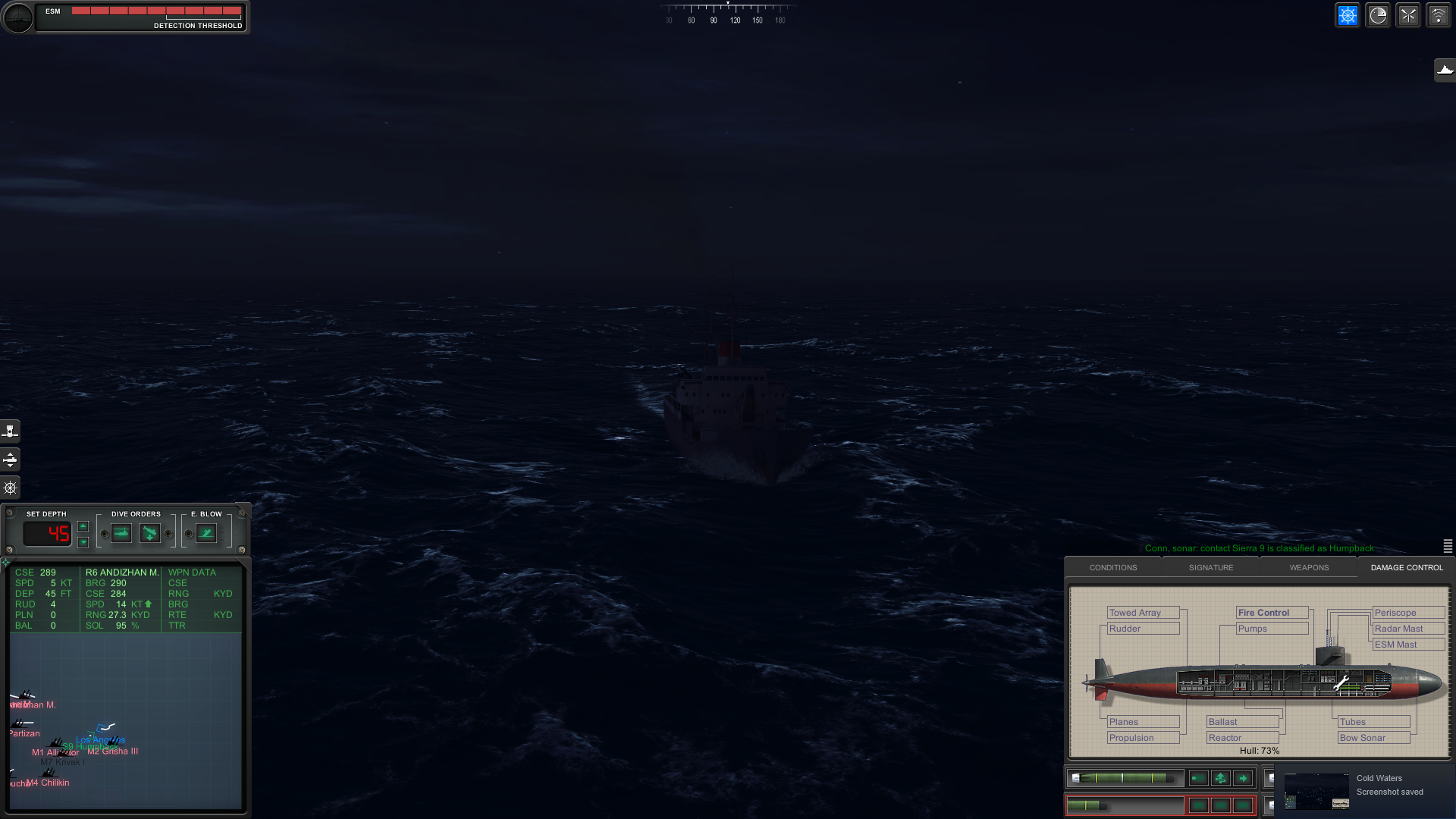Screen dimensions: 1456x819
Task: Command a crash dive with the diving-sub icon
Action: click(x=150, y=533)
